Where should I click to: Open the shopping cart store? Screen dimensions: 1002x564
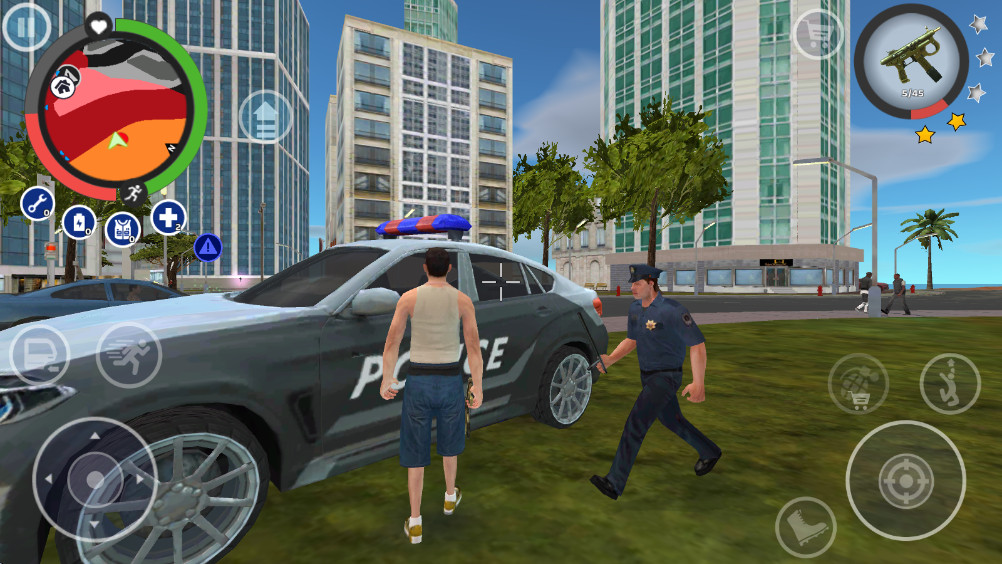[x=817, y=35]
